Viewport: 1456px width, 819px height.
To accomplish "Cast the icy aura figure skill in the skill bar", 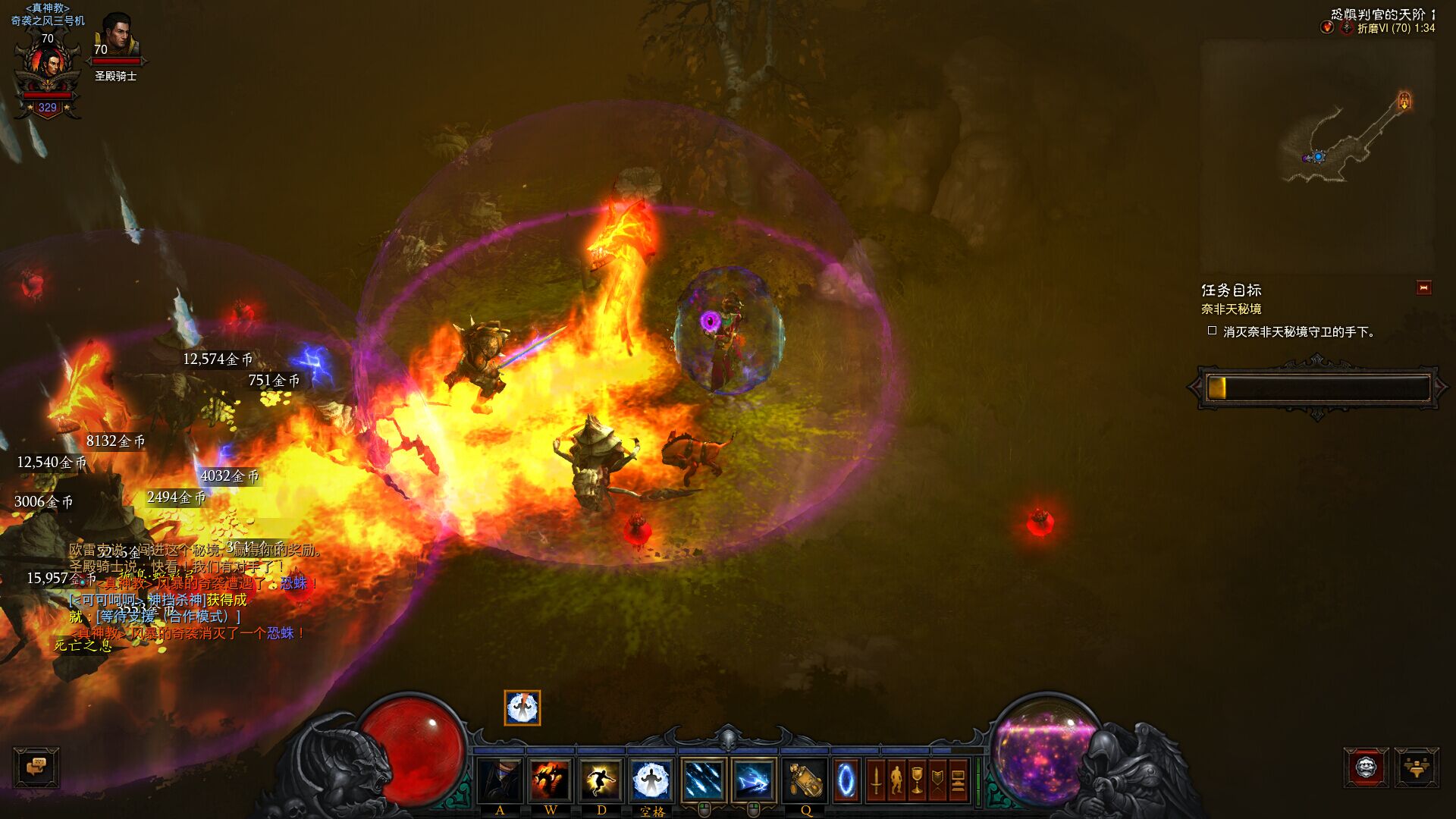I will 652,780.
